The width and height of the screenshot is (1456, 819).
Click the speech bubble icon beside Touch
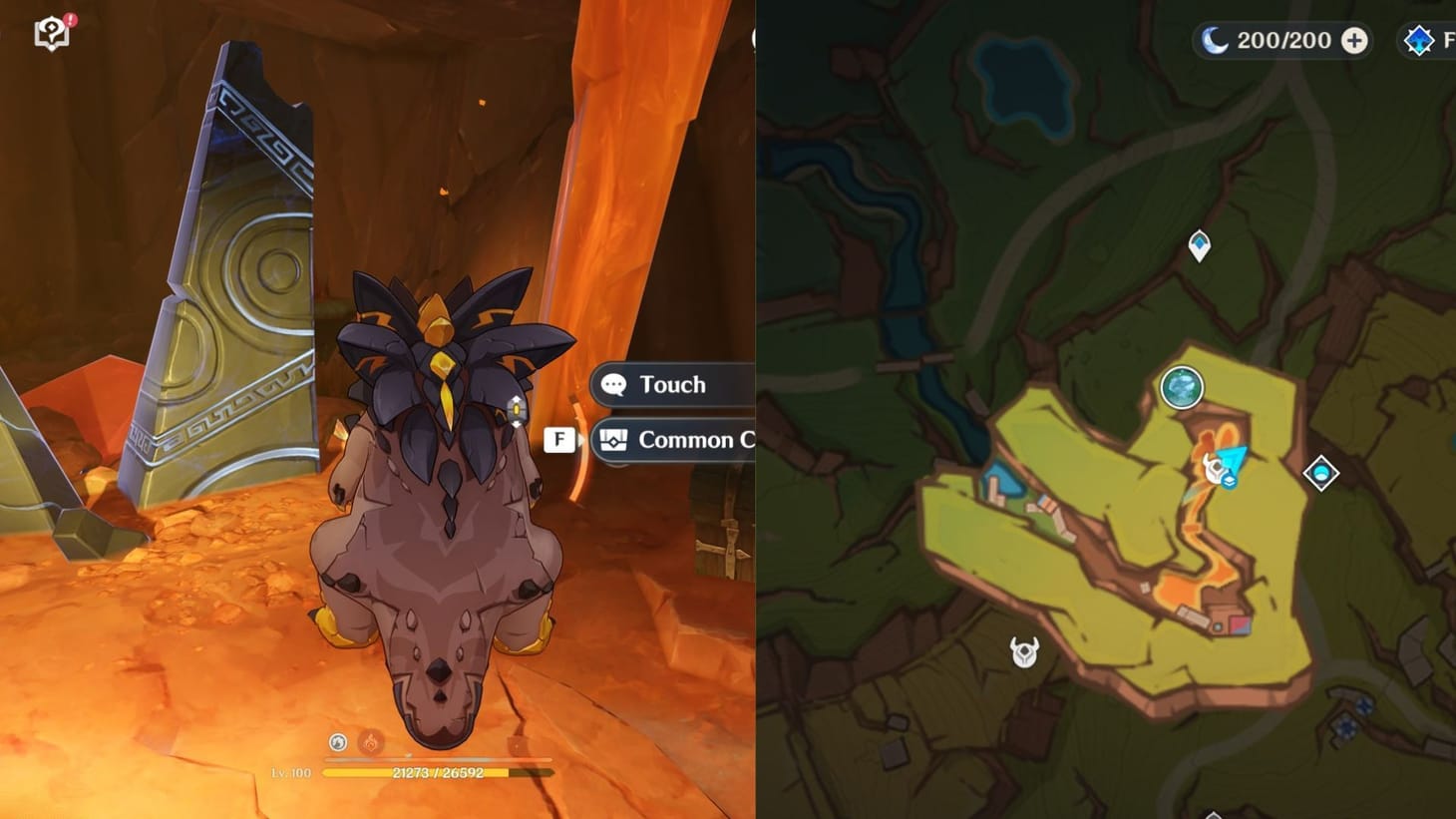point(613,385)
